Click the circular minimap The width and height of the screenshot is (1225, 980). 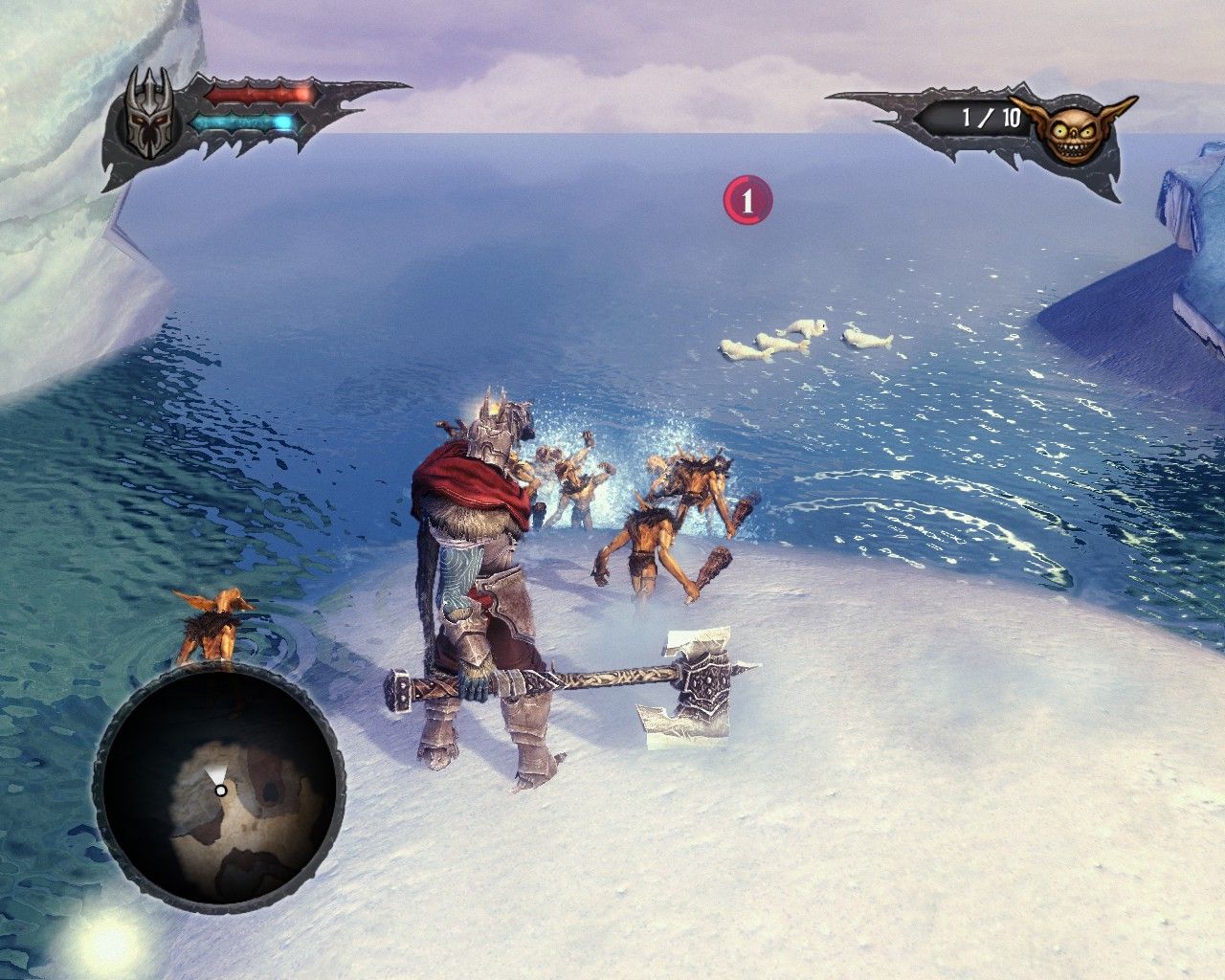219,787
